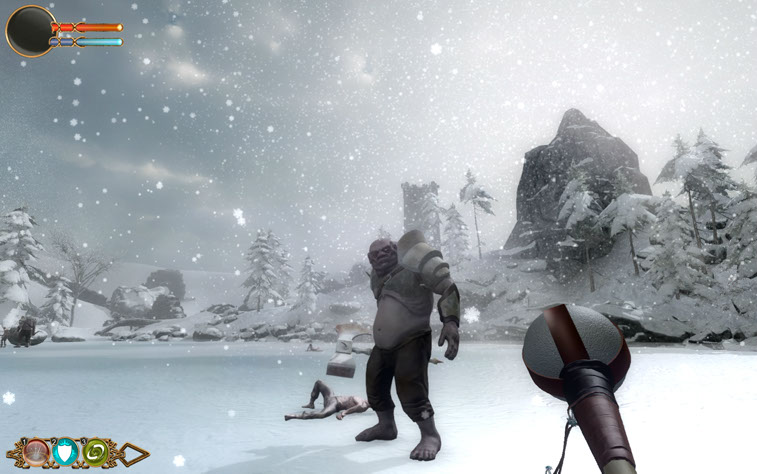
Task: Click the dark circular orb beside the bars
Action: [x=29, y=31]
